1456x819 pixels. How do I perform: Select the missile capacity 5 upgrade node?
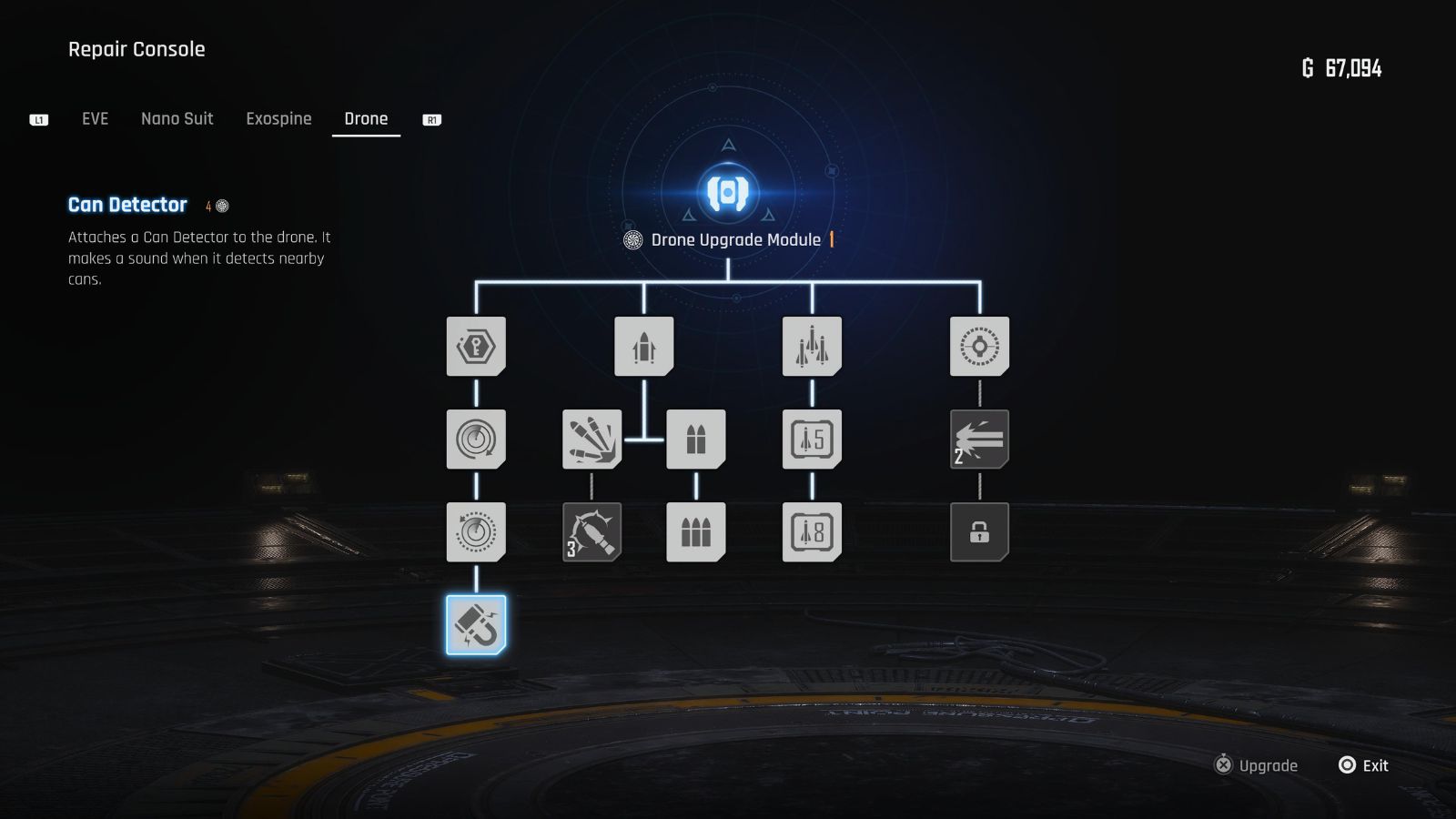coord(813,439)
